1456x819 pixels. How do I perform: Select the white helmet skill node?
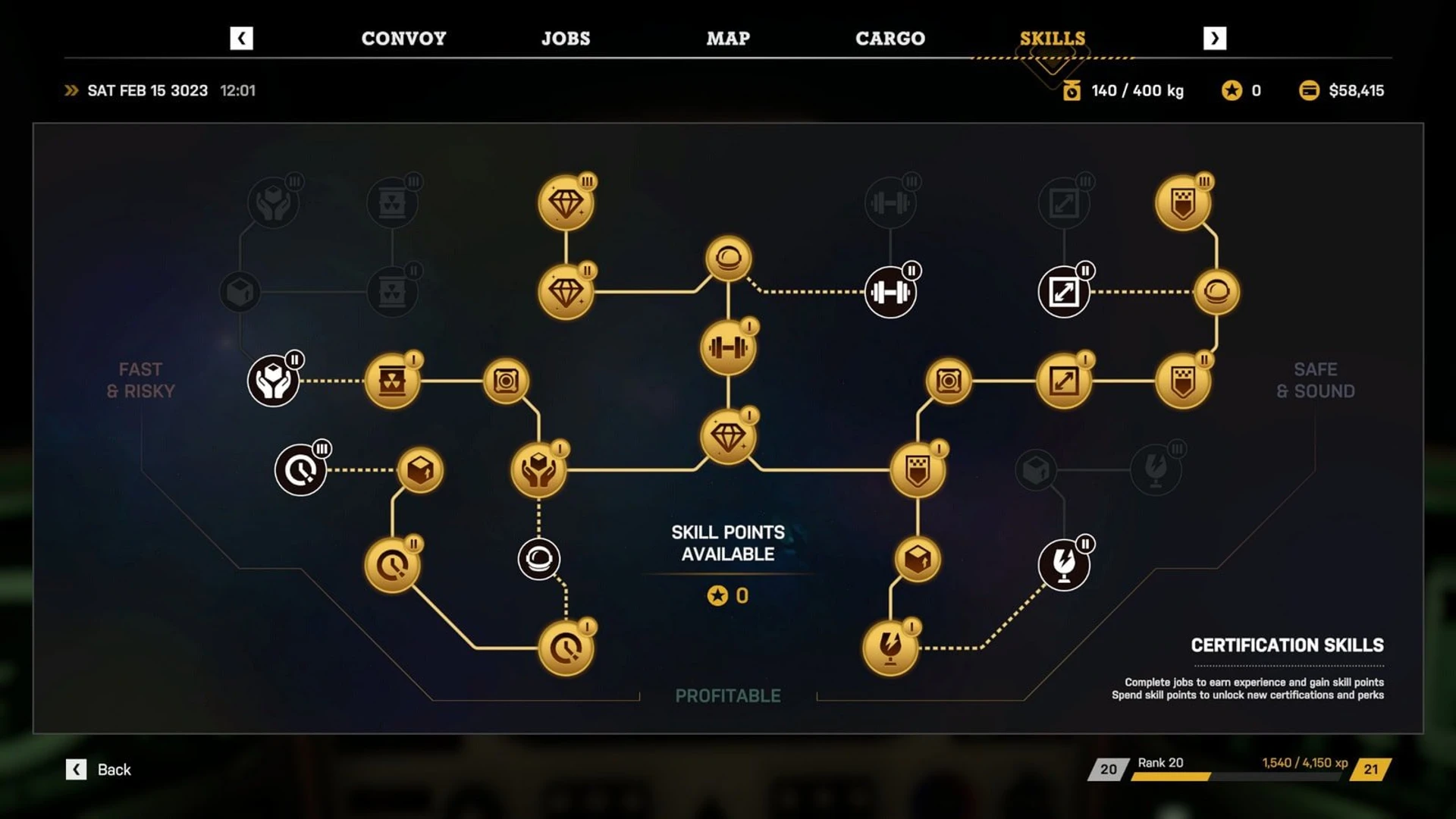[x=538, y=560]
